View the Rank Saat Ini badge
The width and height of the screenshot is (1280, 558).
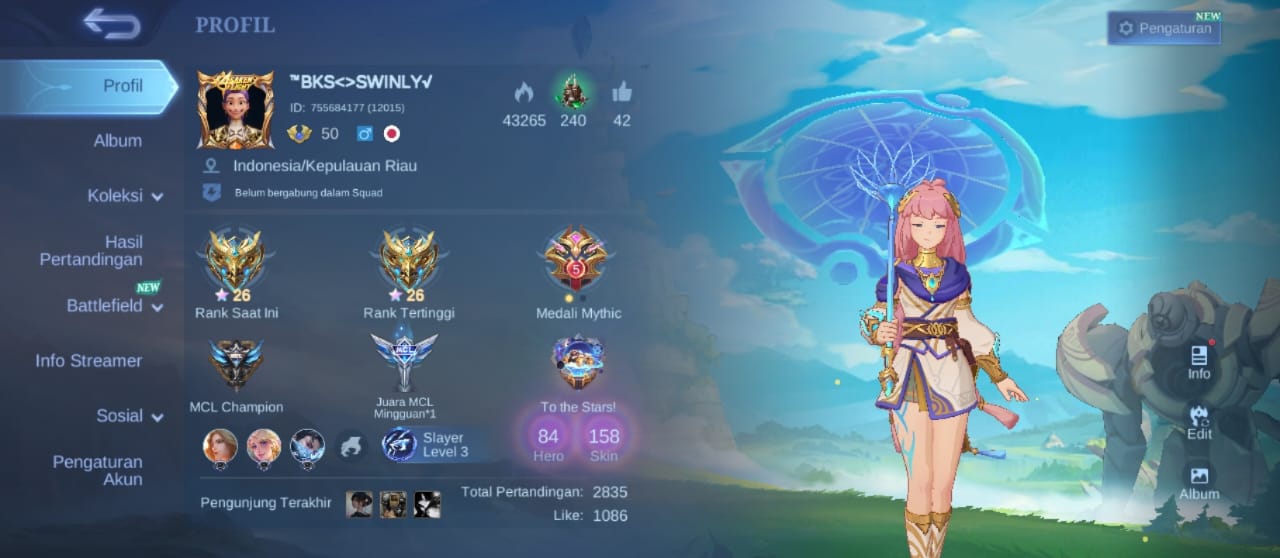[x=236, y=262]
